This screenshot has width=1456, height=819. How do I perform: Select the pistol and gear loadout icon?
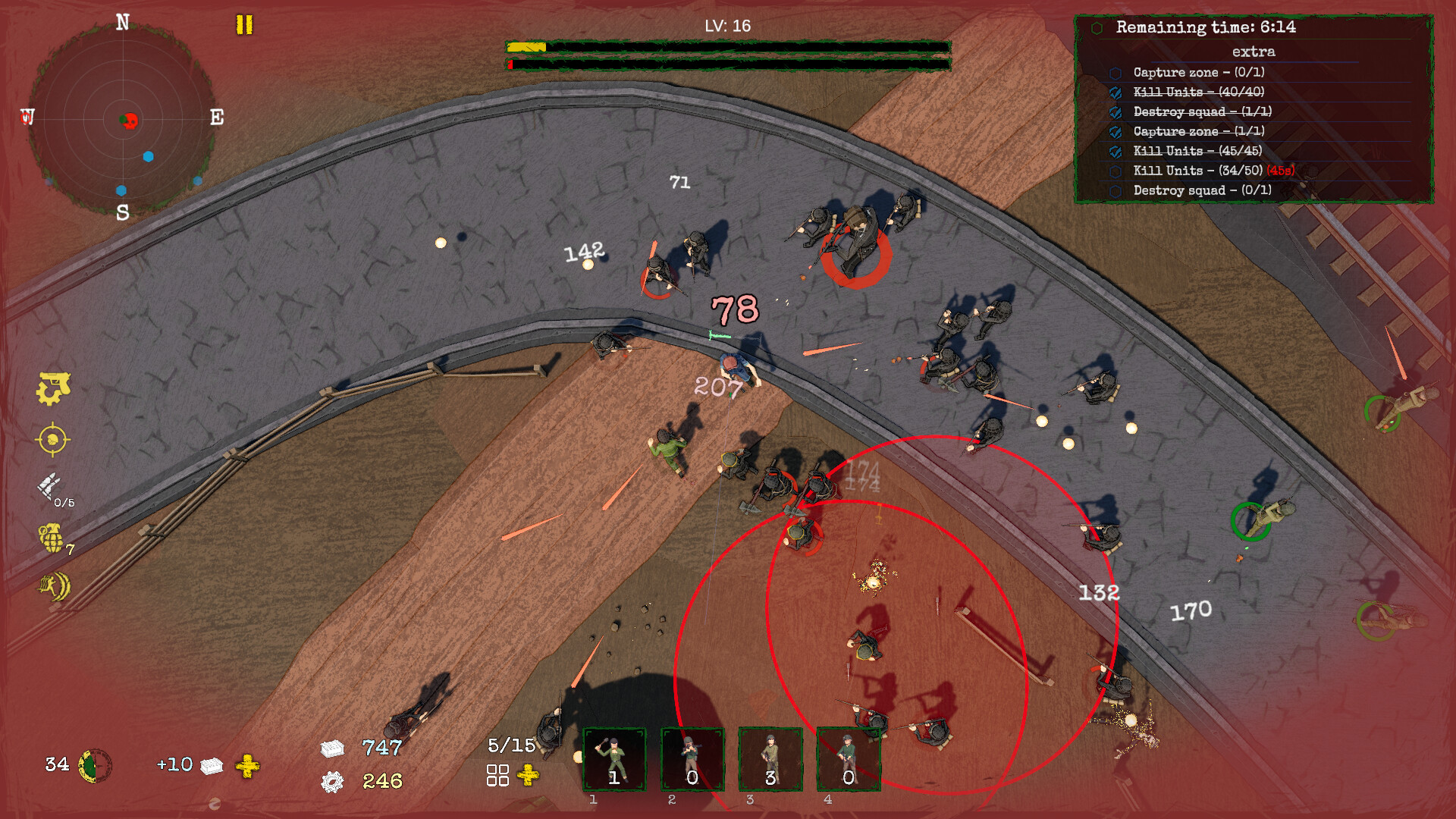coord(54,390)
